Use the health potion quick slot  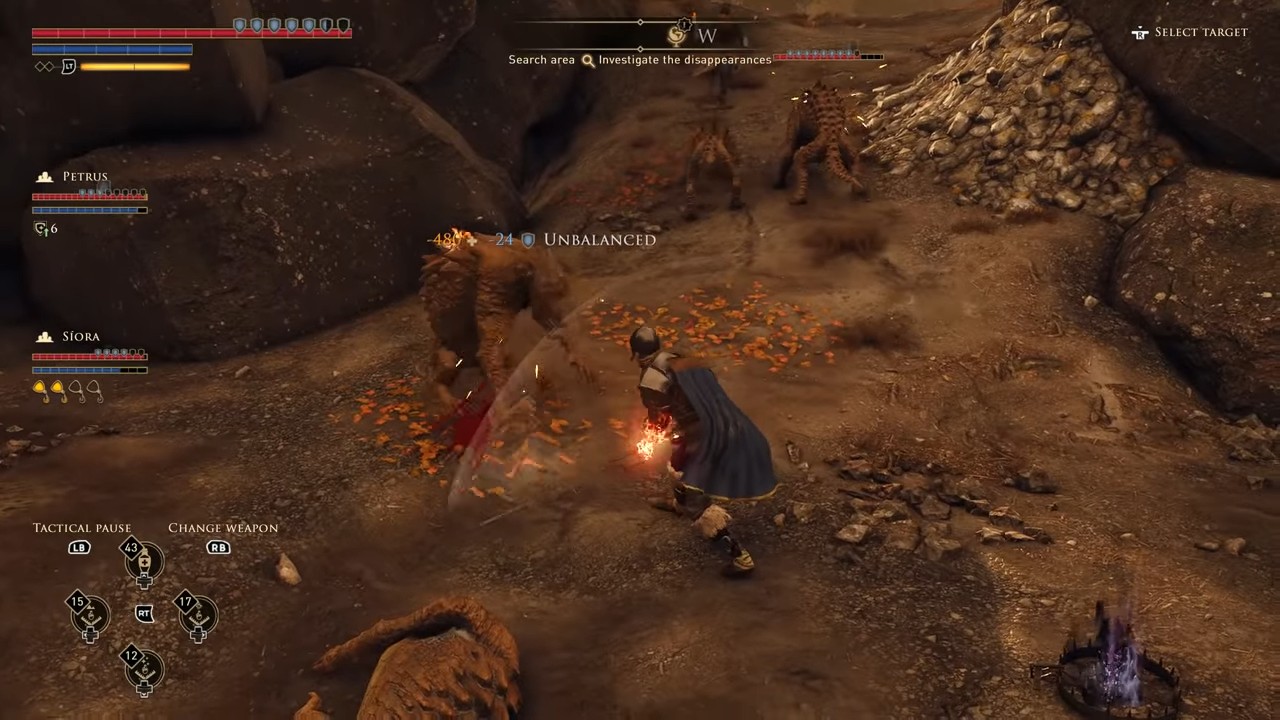click(143, 563)
